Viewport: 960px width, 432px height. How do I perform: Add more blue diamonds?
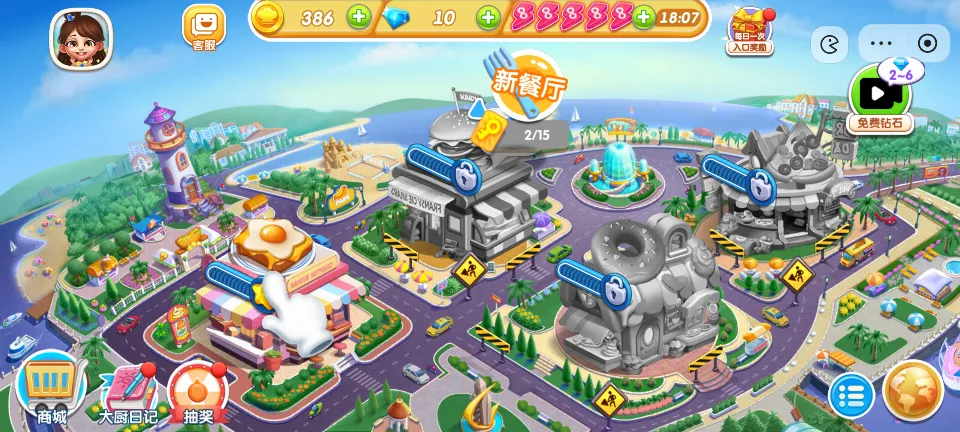(x=487, y=17)
